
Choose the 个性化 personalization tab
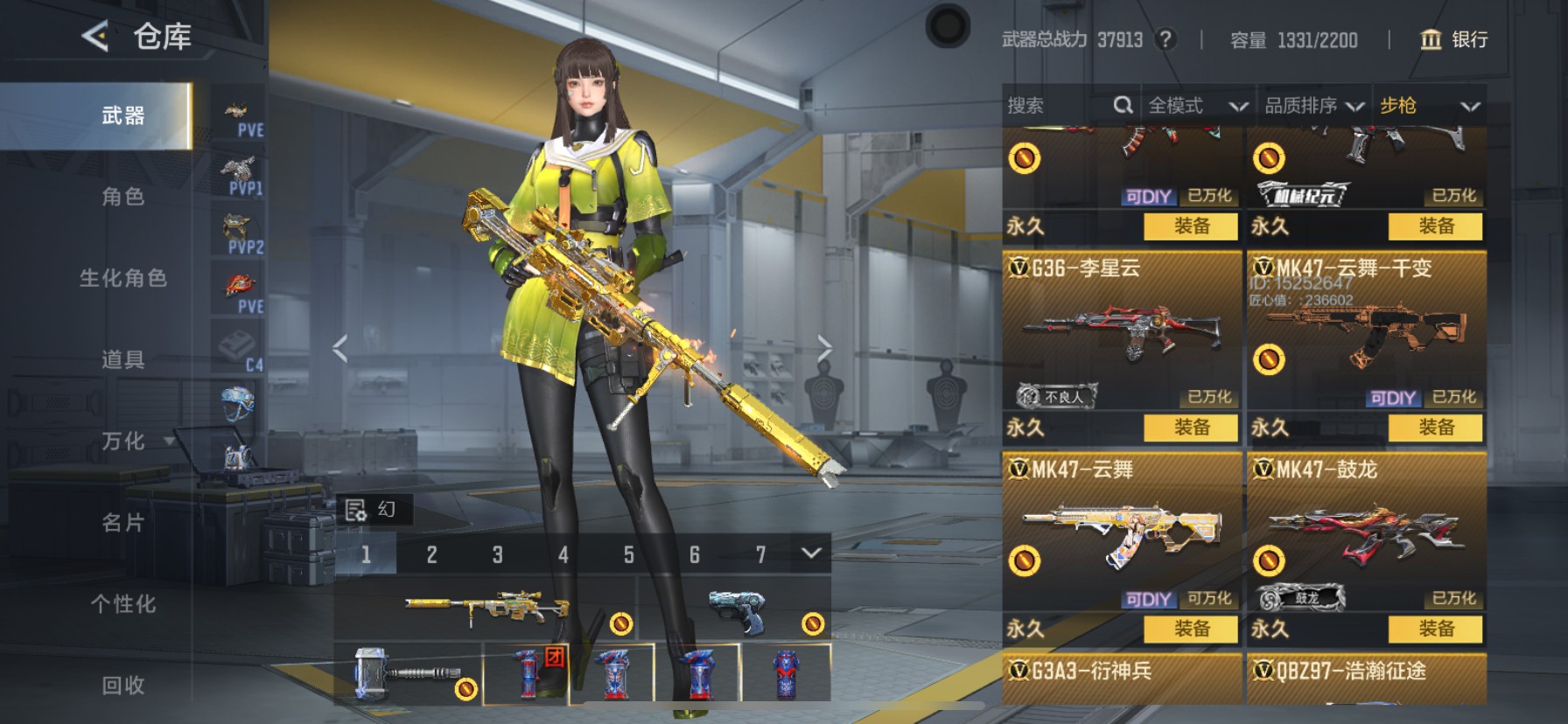click(x=122, y=603)
